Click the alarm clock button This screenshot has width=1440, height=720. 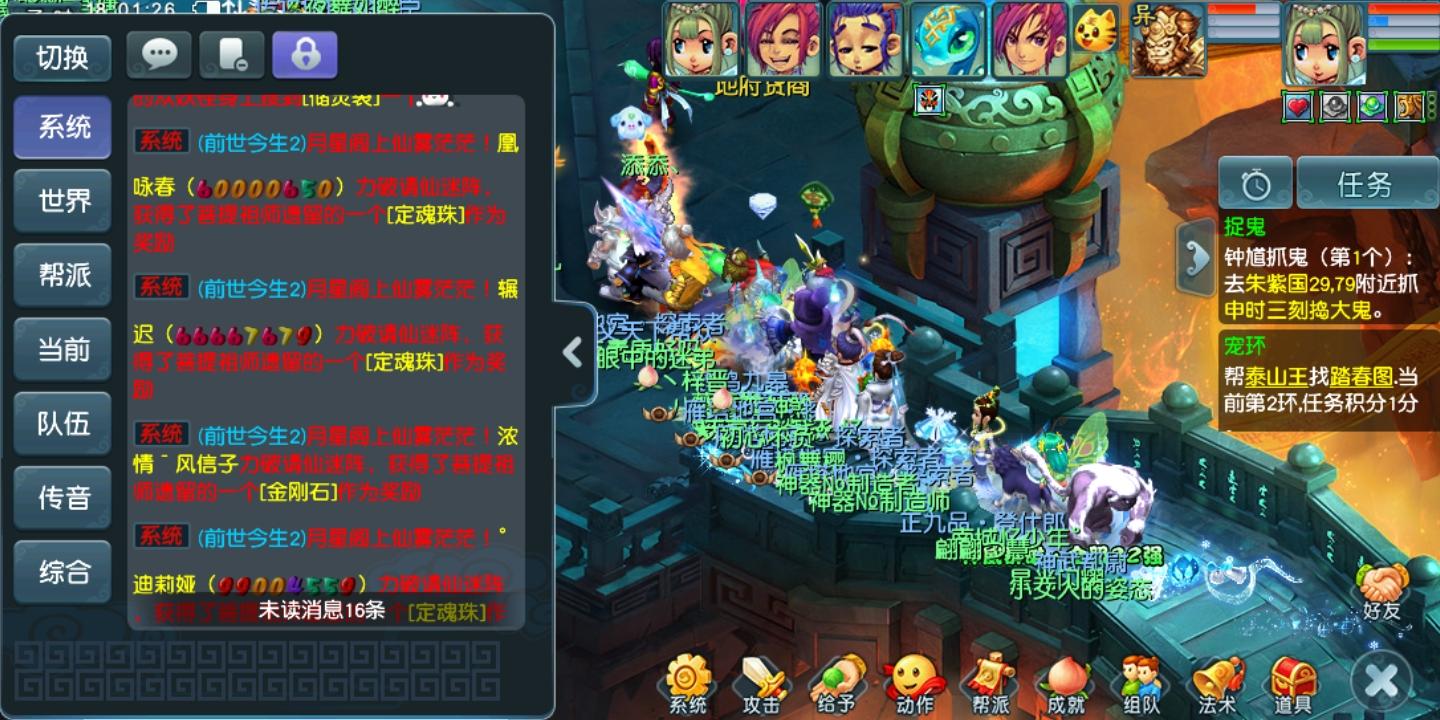click(x=1255, y=183)
